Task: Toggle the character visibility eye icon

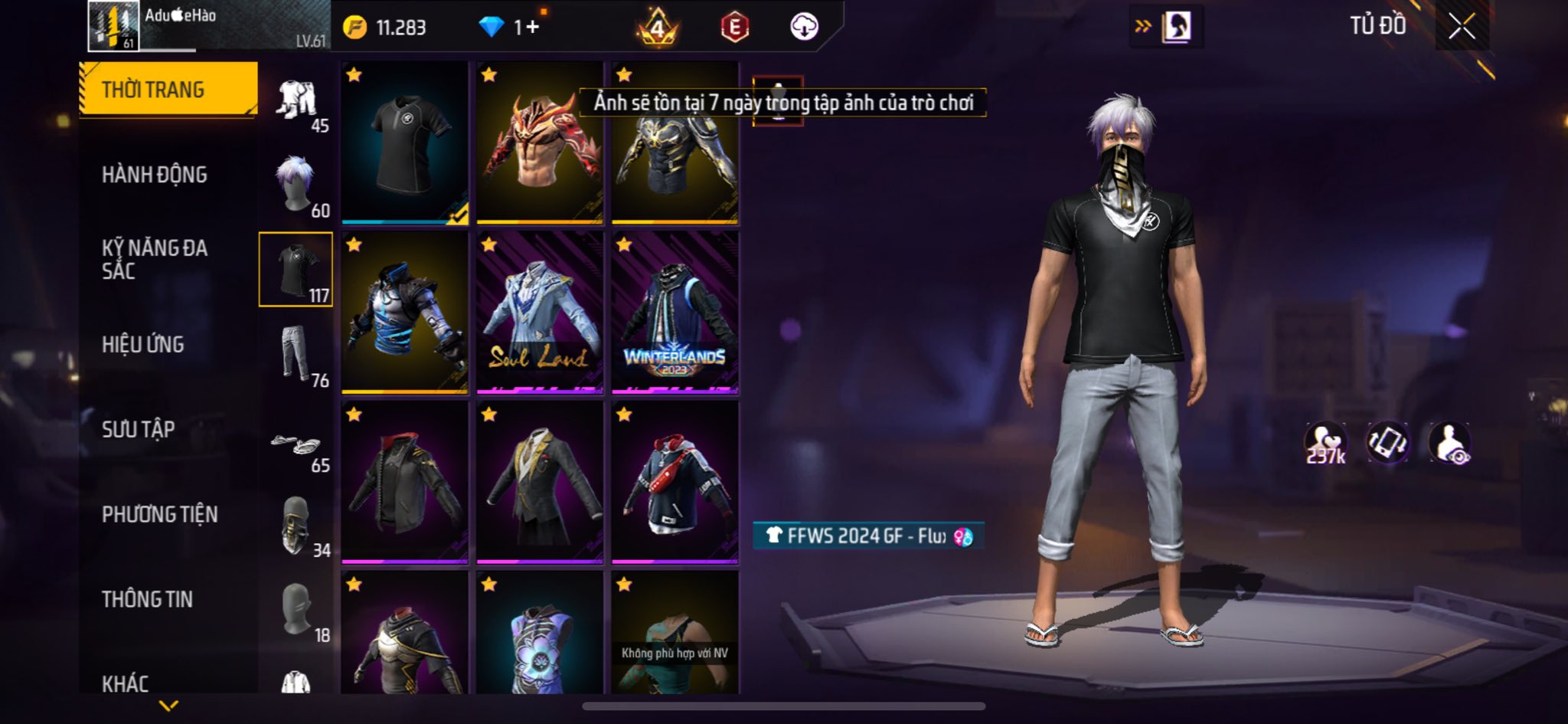Action: click(x=1449, y=444)
